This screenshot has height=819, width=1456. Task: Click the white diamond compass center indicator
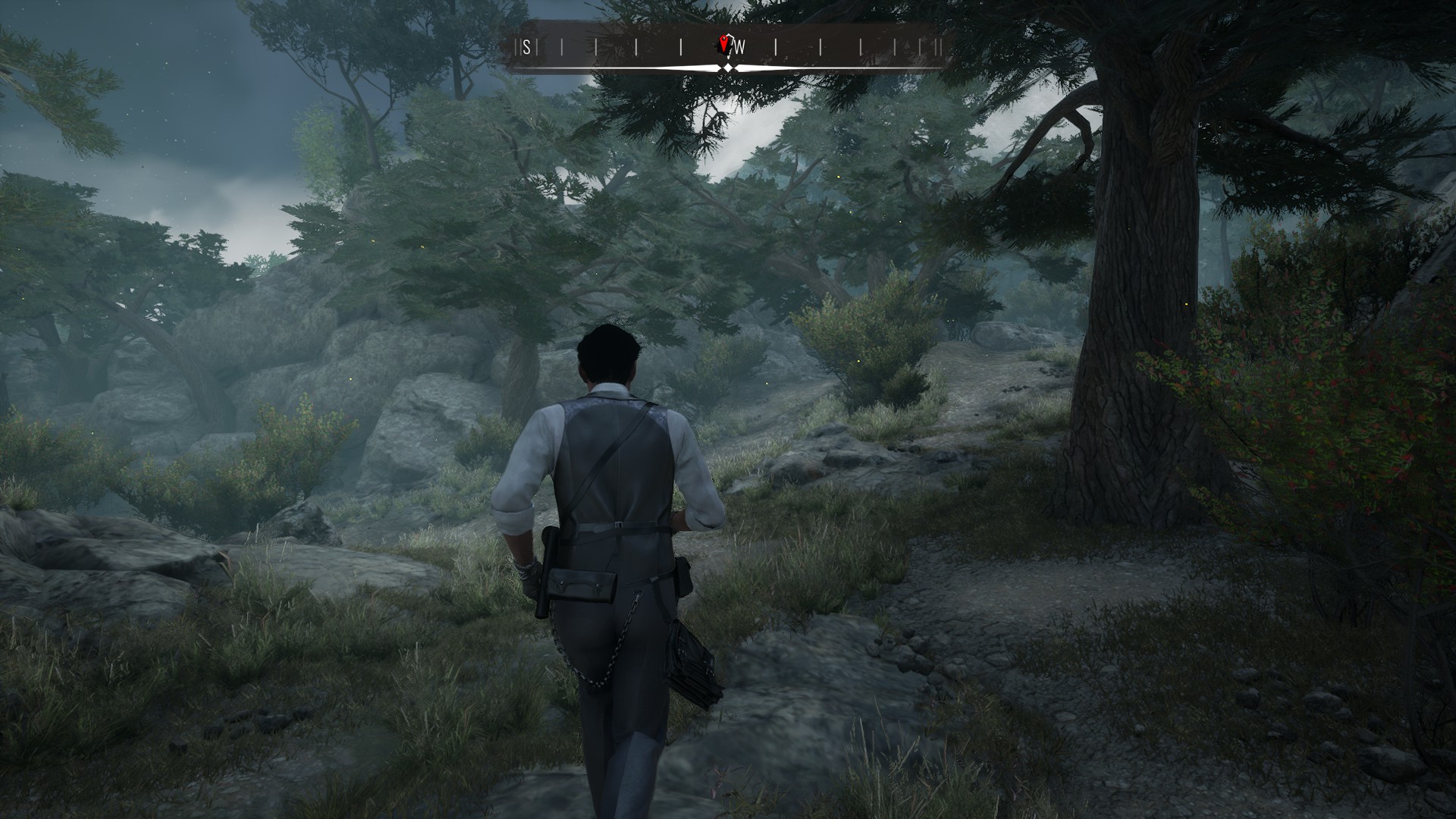pos(727,68)
